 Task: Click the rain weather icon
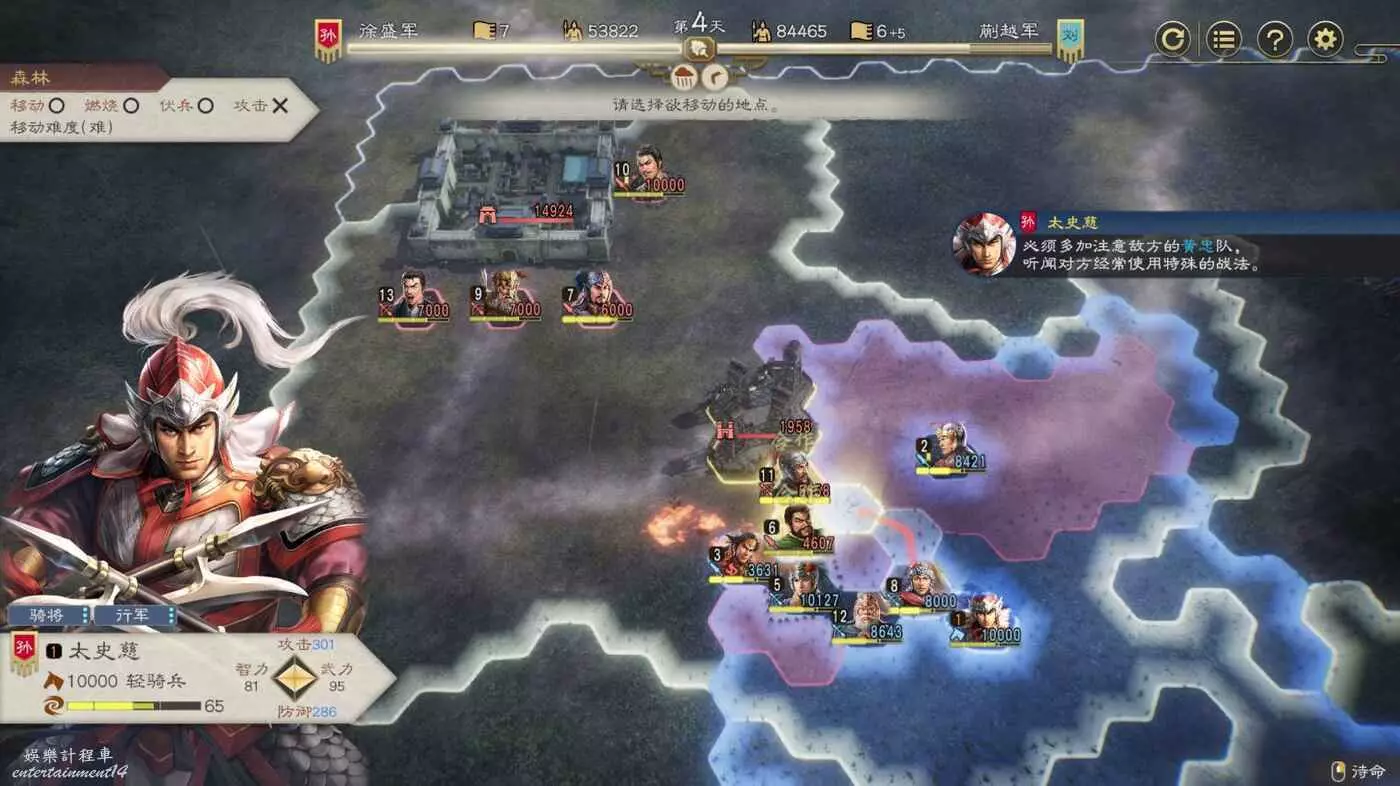[x=686, y=76]
